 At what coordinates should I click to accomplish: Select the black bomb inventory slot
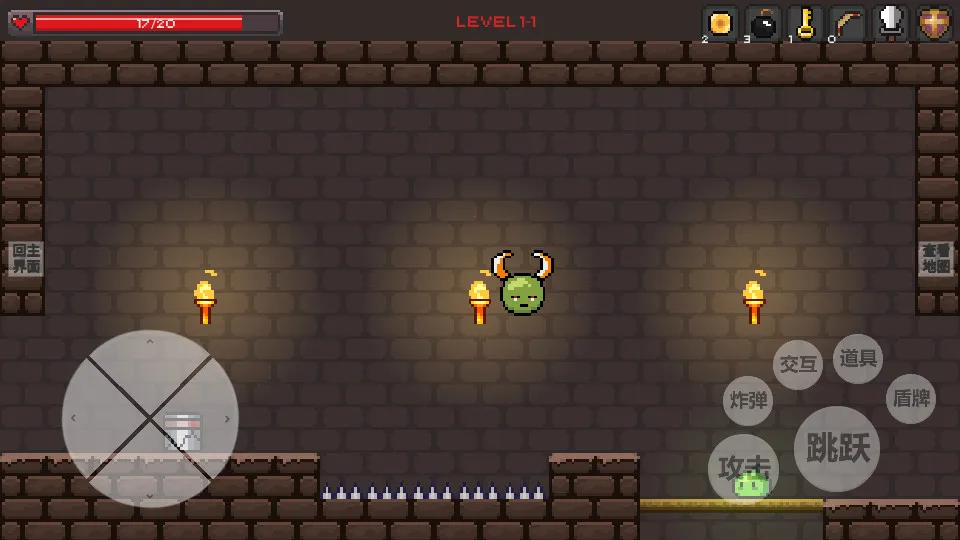pyautogui.click(x=763, y=23)
